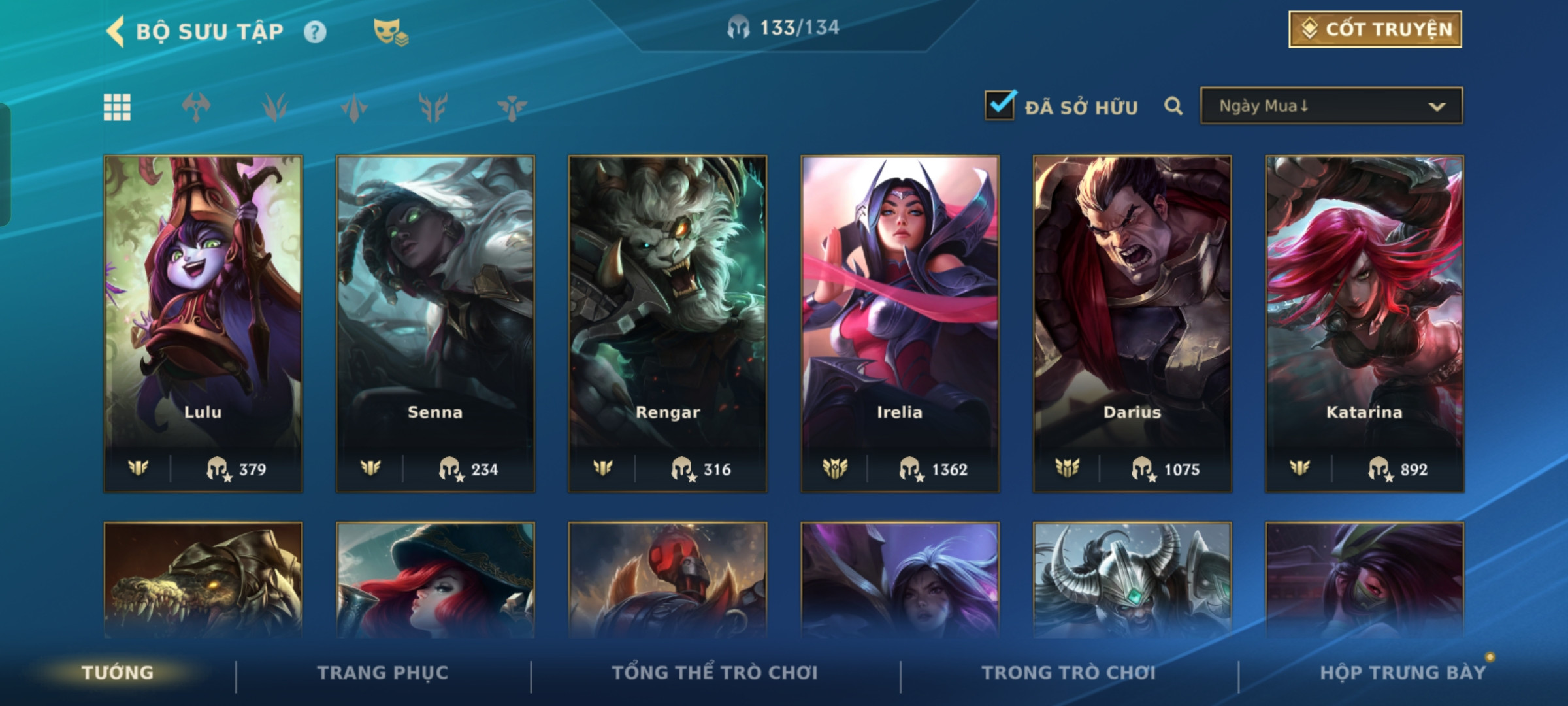Screen dimensions: 1568x706
Task: Go to the Trong Trò Chơi tab
Action: [x=1069, y=673]
